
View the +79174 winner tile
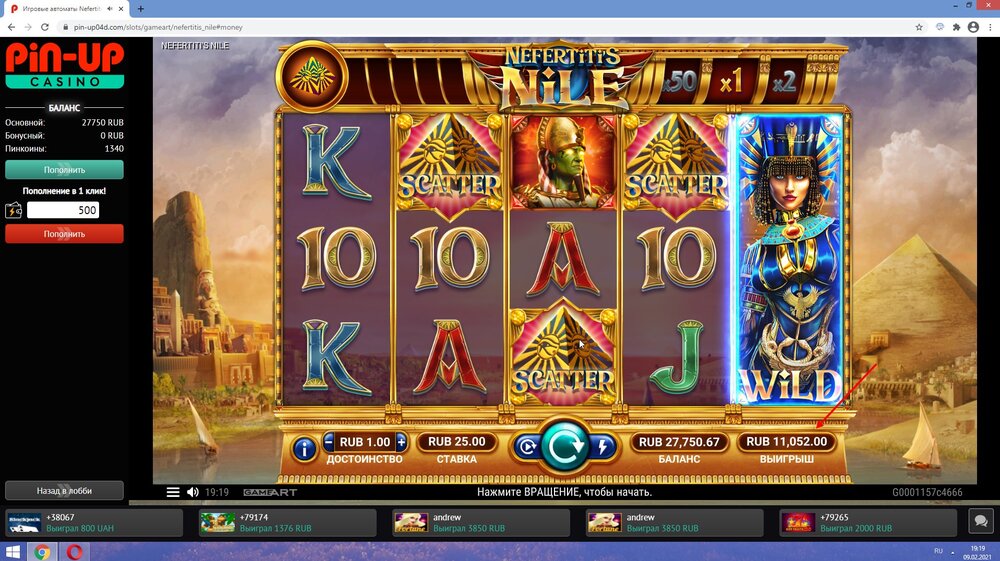[x=288, y=522]
